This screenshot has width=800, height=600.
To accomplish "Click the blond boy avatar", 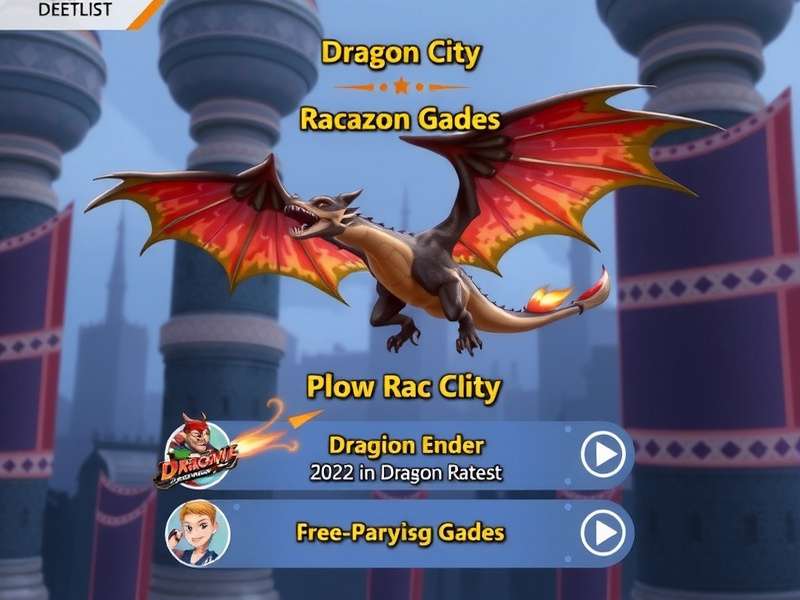I will (197, 533).
